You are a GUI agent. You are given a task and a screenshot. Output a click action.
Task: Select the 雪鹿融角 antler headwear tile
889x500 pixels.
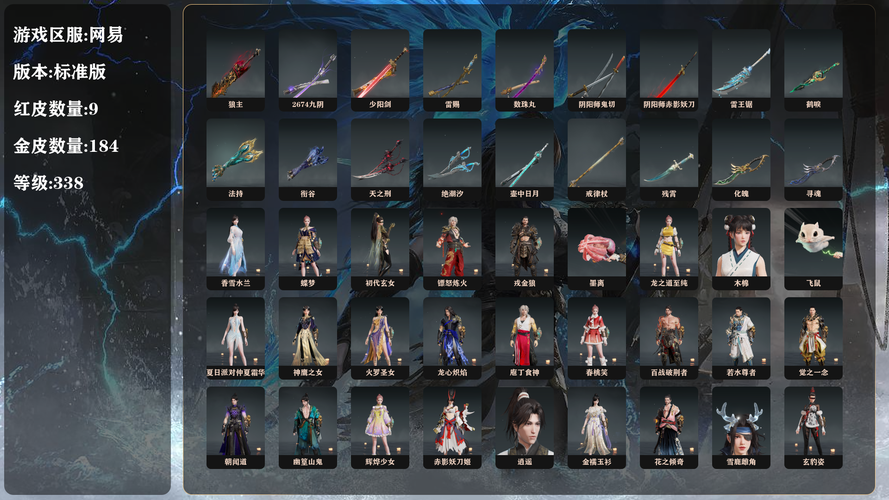[741, 425]
